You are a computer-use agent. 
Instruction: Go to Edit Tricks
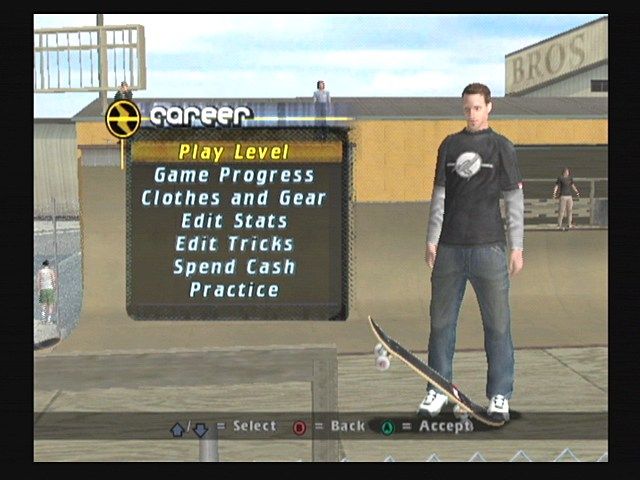(234, 244)
